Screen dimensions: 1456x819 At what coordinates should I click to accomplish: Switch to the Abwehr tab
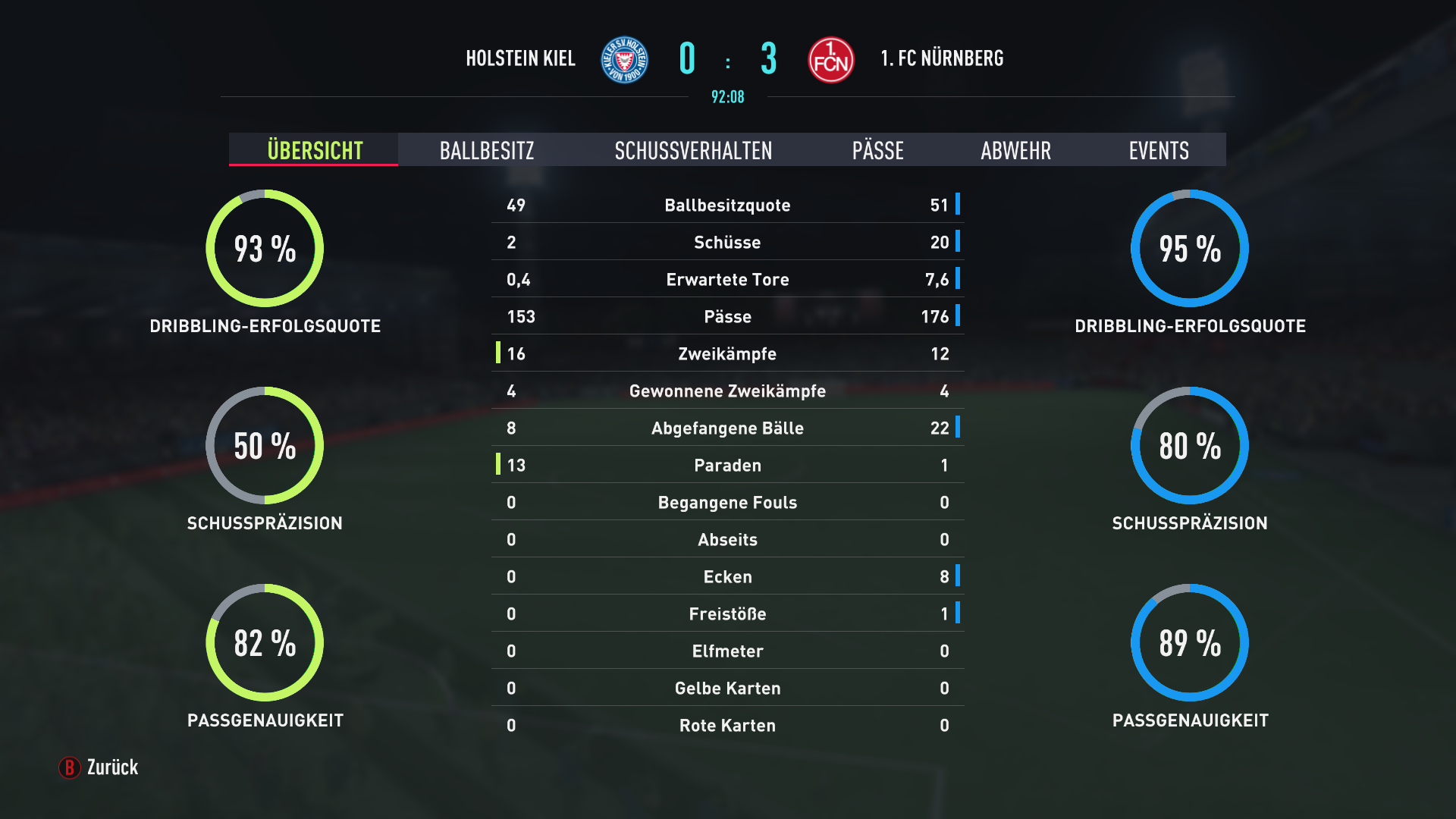(1015, 150)
